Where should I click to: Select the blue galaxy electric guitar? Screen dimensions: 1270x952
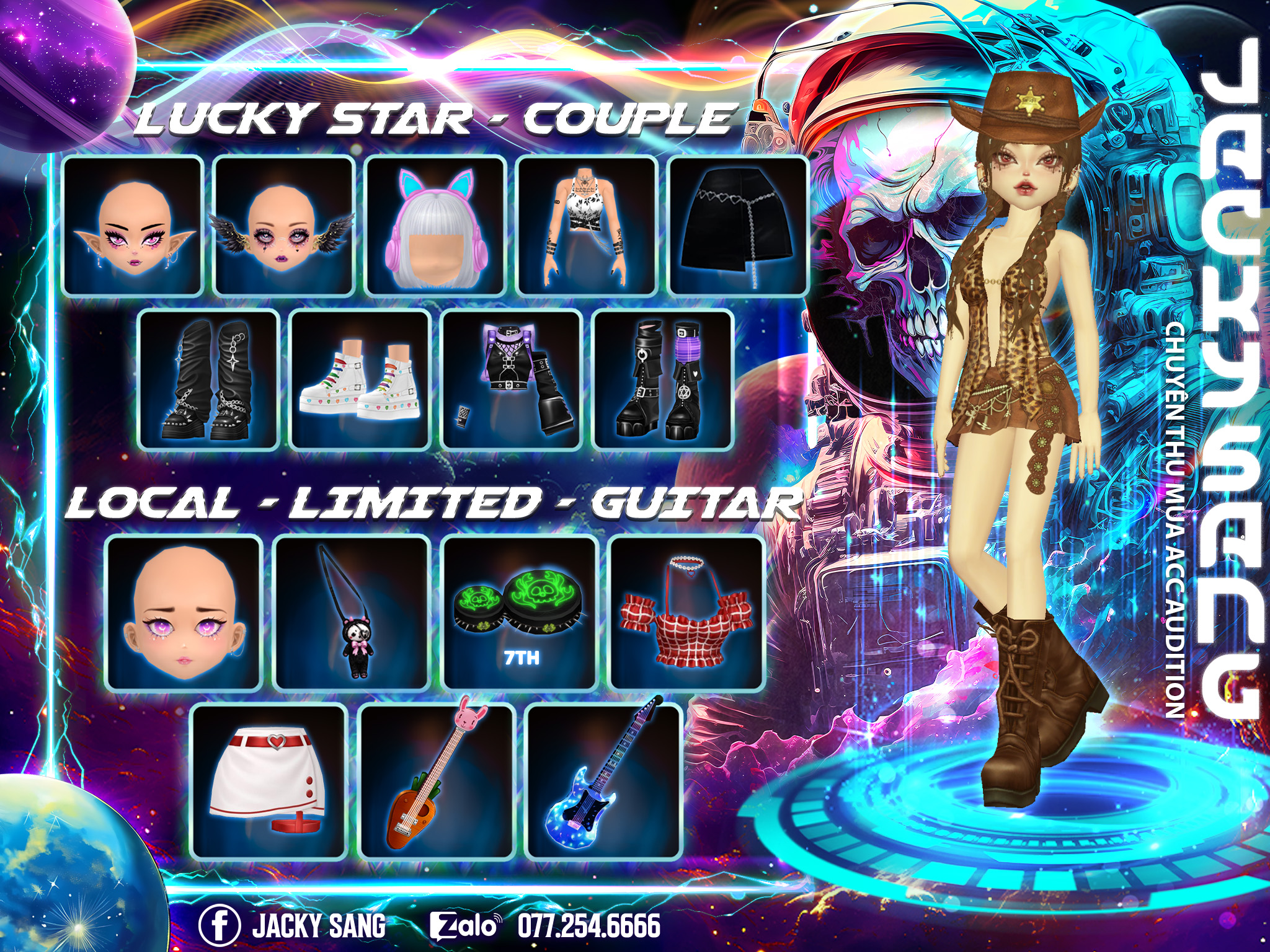click(603, 780)
